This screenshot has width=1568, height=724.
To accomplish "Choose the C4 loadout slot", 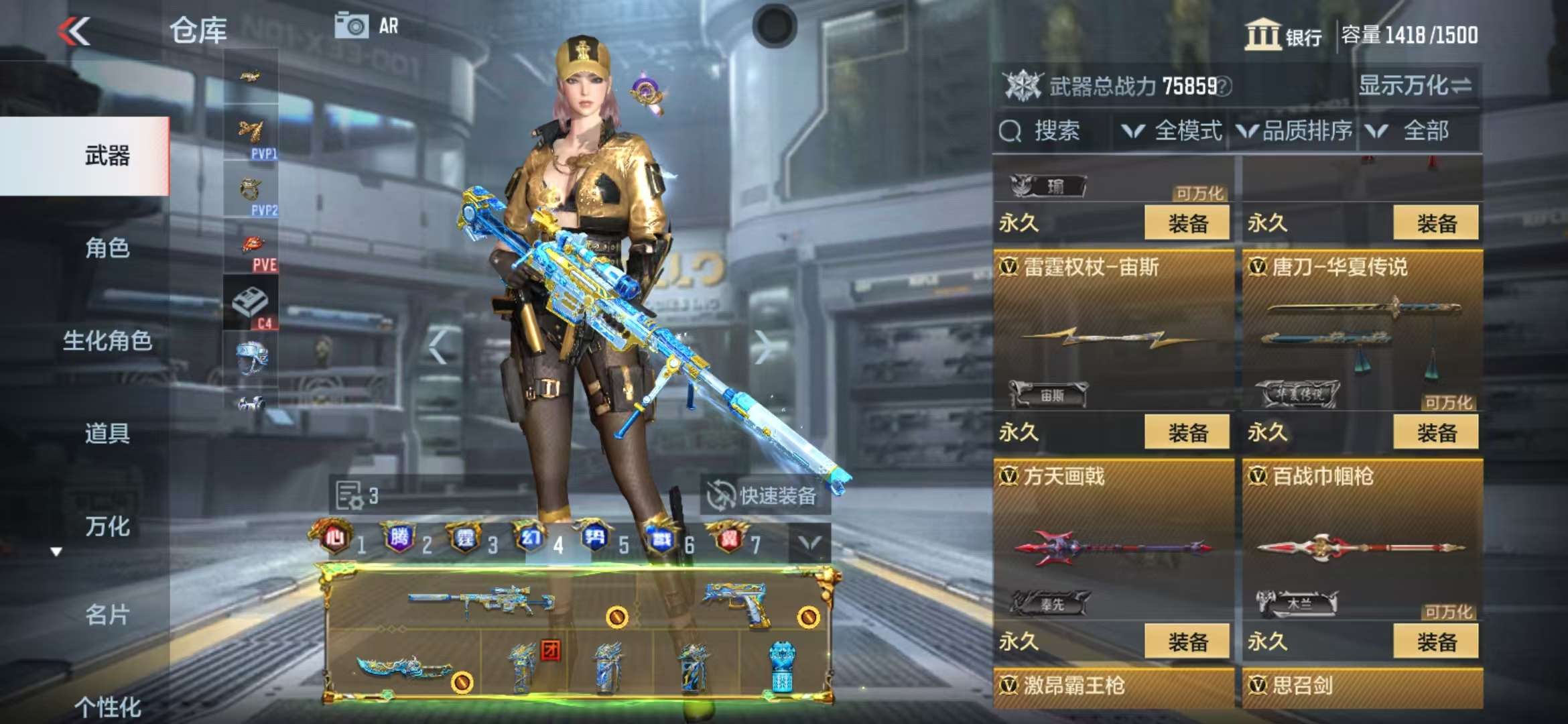I will click(251, 303).
